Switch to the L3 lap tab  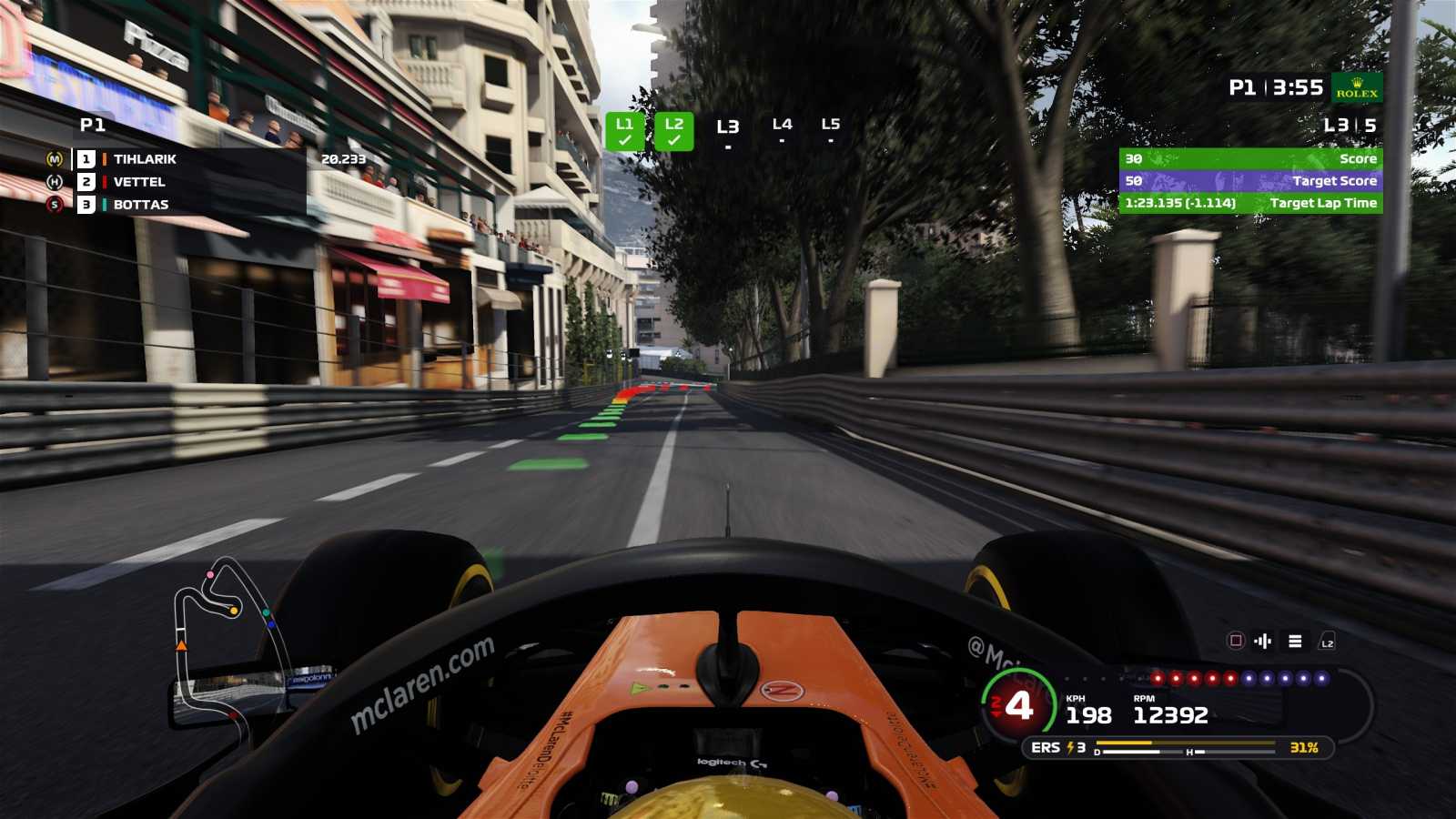pyautogui.click(x=727, y=127)
